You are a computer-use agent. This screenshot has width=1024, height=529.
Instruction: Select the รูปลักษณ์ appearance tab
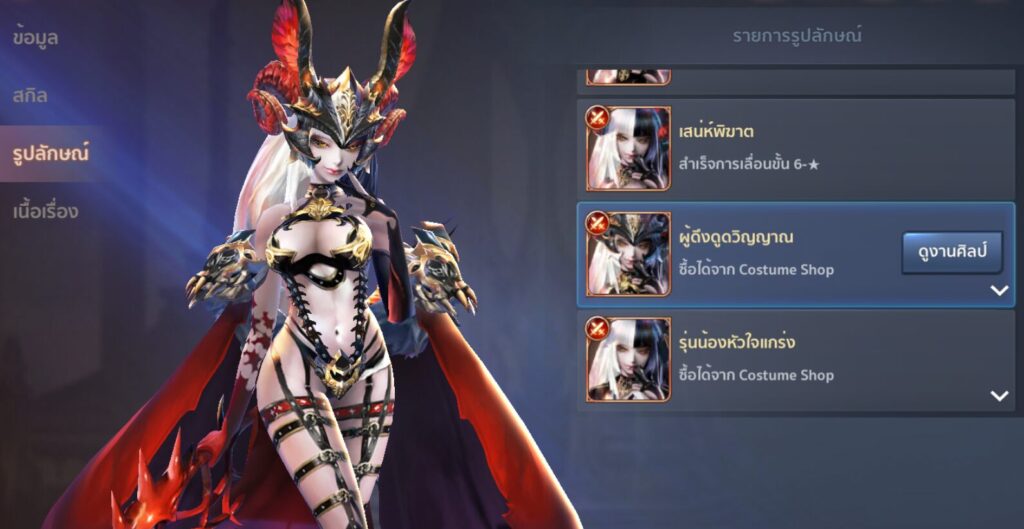pyautogui.click(x=50, y=153)
